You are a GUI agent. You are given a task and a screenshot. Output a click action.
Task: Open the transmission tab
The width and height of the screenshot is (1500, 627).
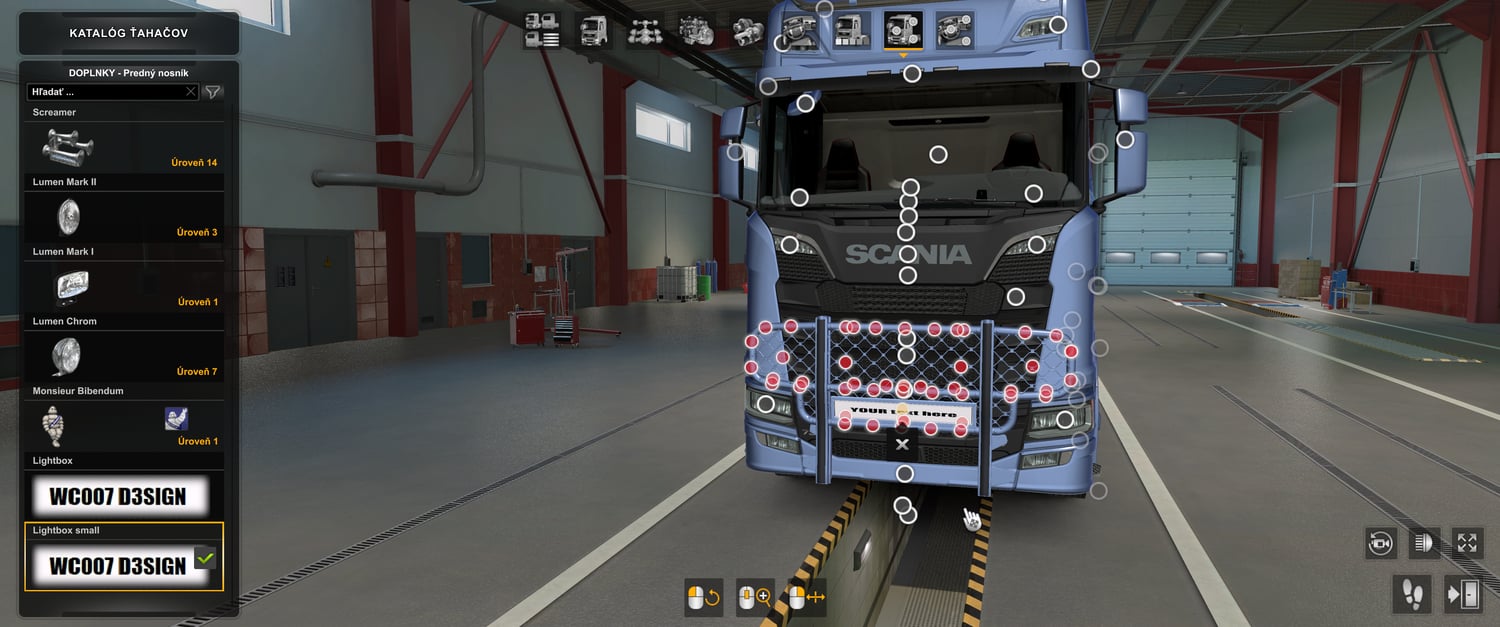click(747, 30)
